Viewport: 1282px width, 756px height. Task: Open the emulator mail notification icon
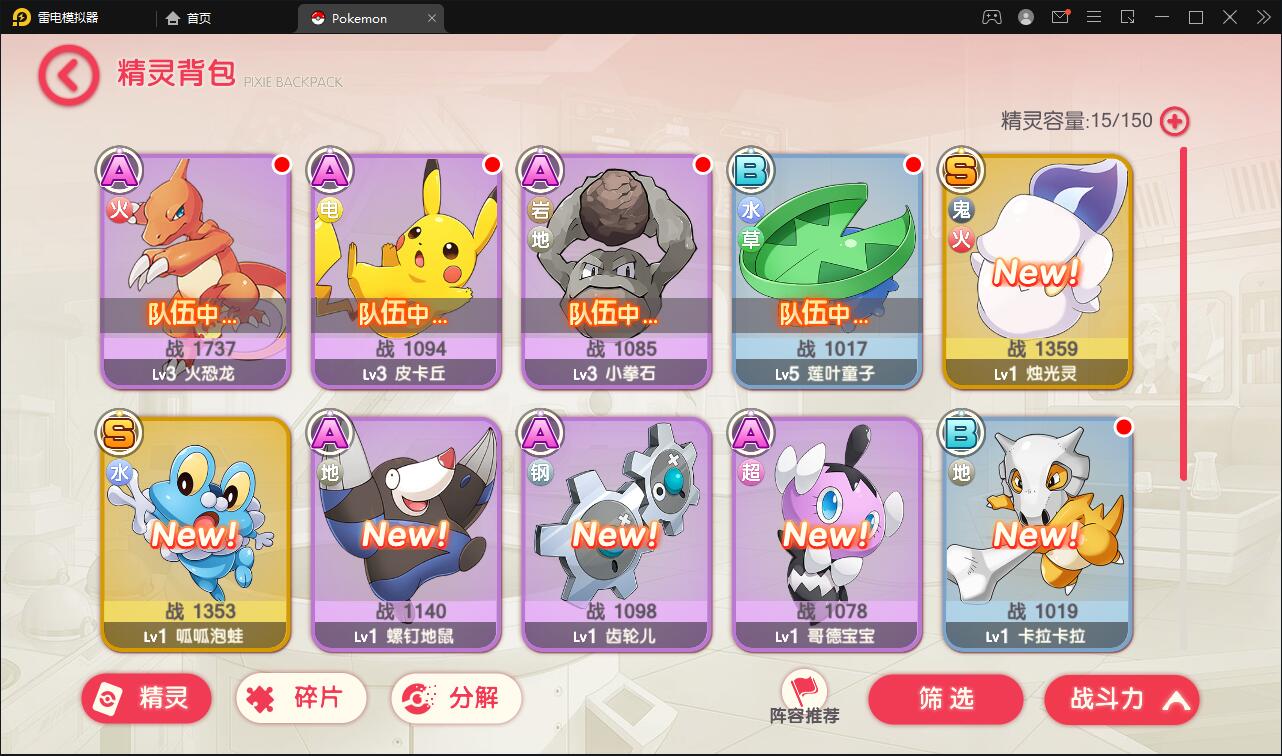[1060, 17]
